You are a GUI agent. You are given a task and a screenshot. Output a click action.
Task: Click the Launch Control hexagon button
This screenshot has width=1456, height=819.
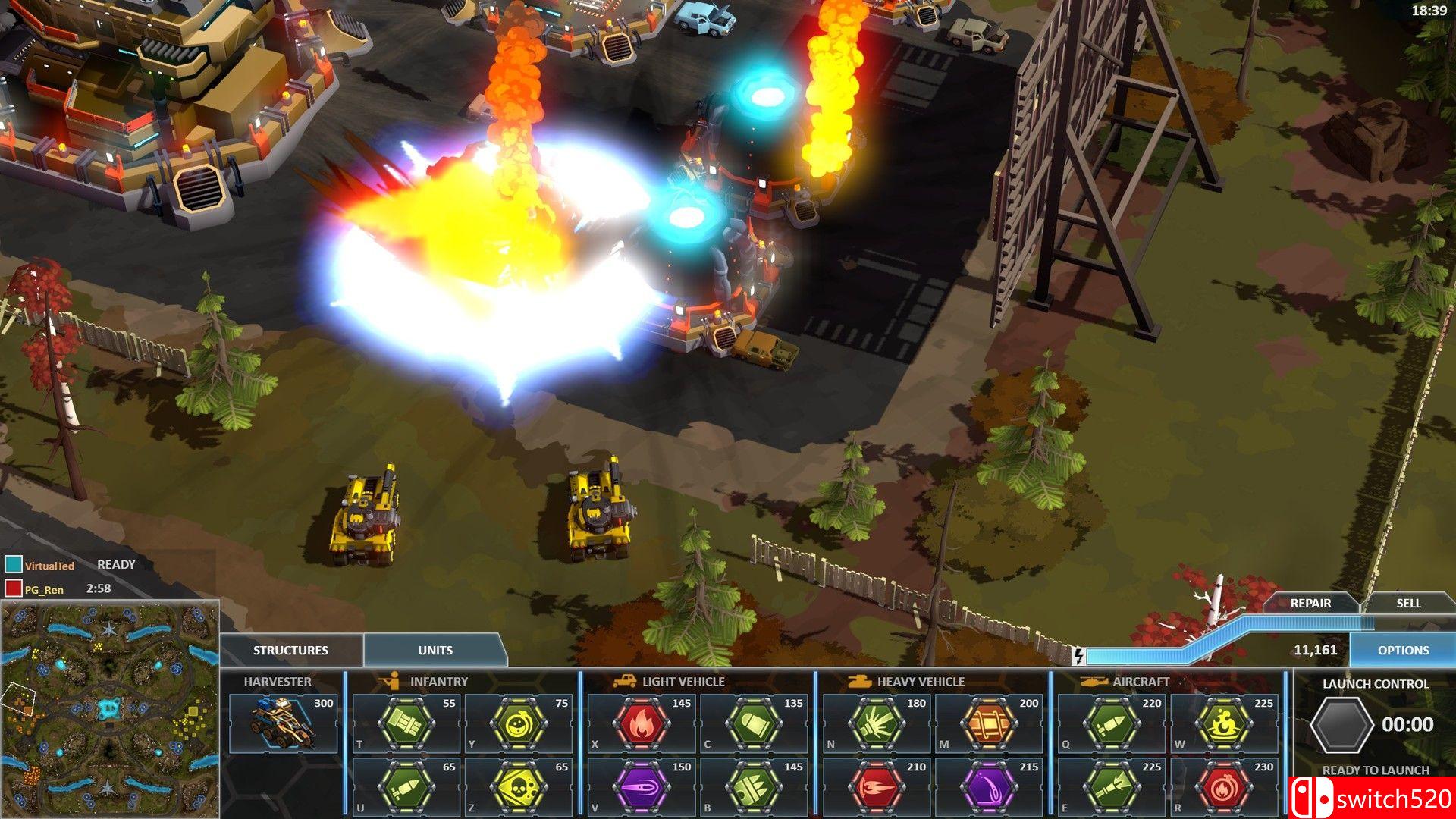coord(1342,725)
